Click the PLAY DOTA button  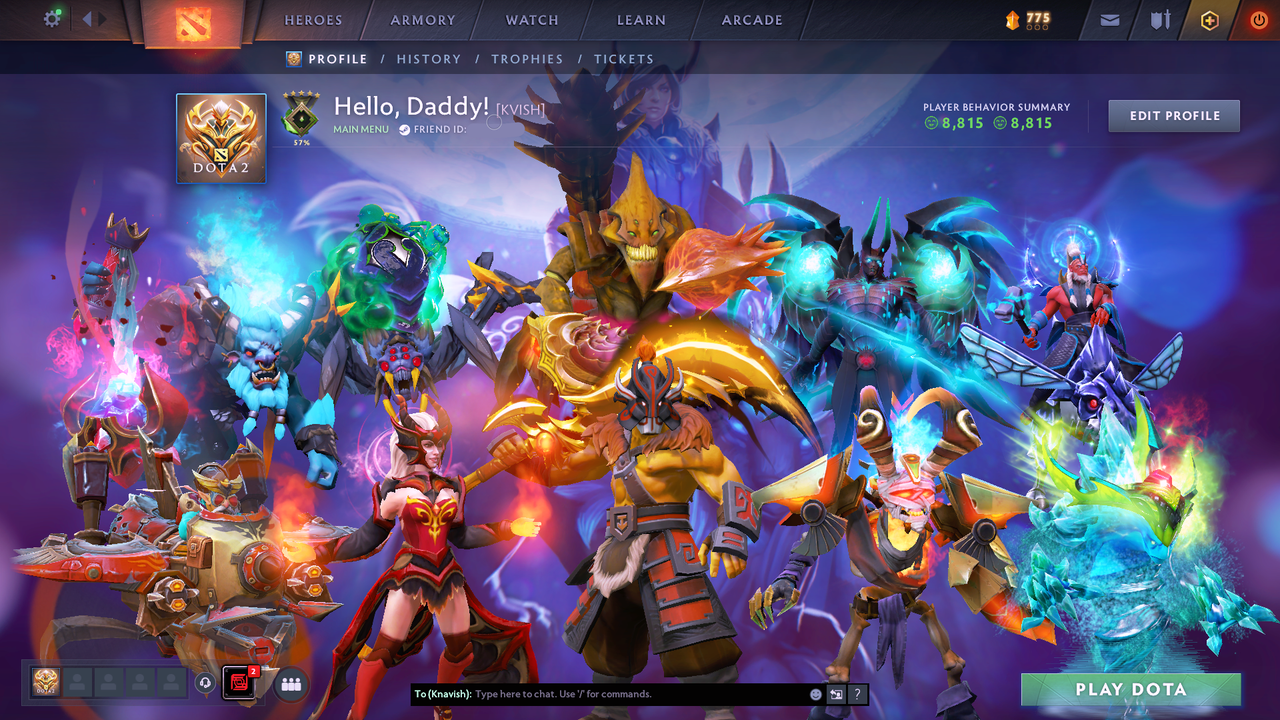pos(1131,689)
